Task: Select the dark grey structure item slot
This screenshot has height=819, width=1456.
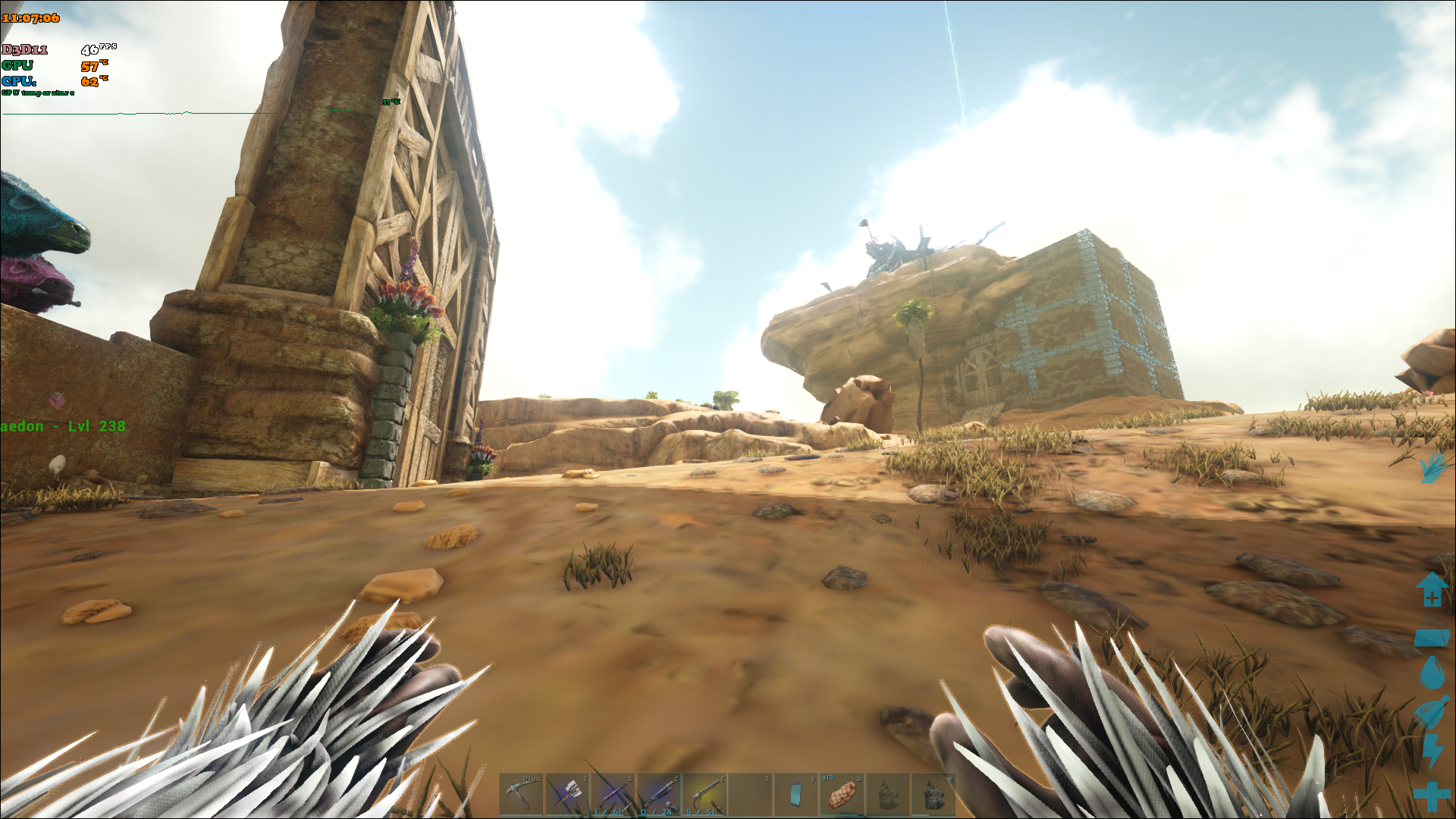Action: click(x=934, y=794)
